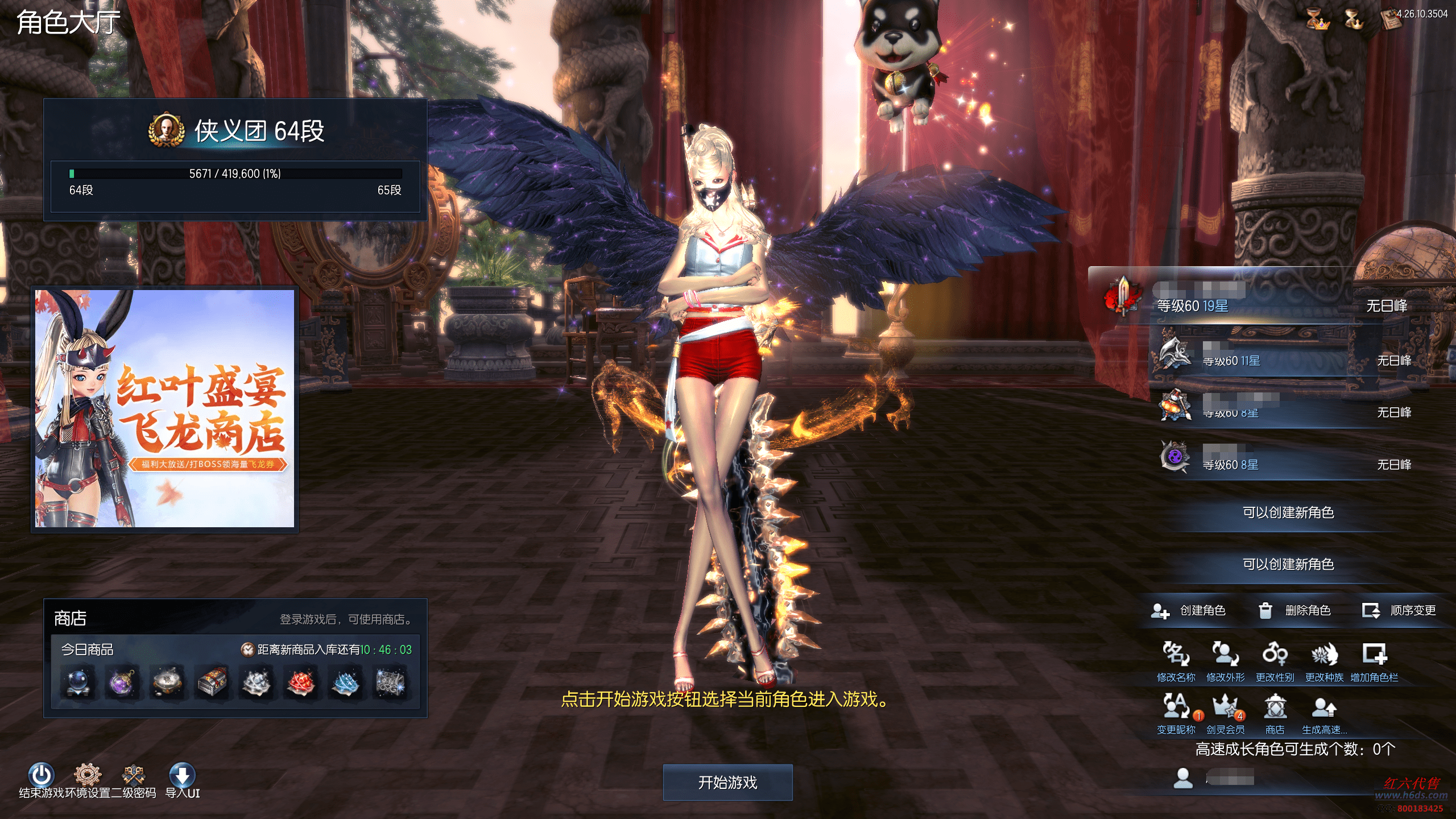1456x819 pixels.
Task: Click the 删除角色 delete character button
Action: pos(1294,611)
